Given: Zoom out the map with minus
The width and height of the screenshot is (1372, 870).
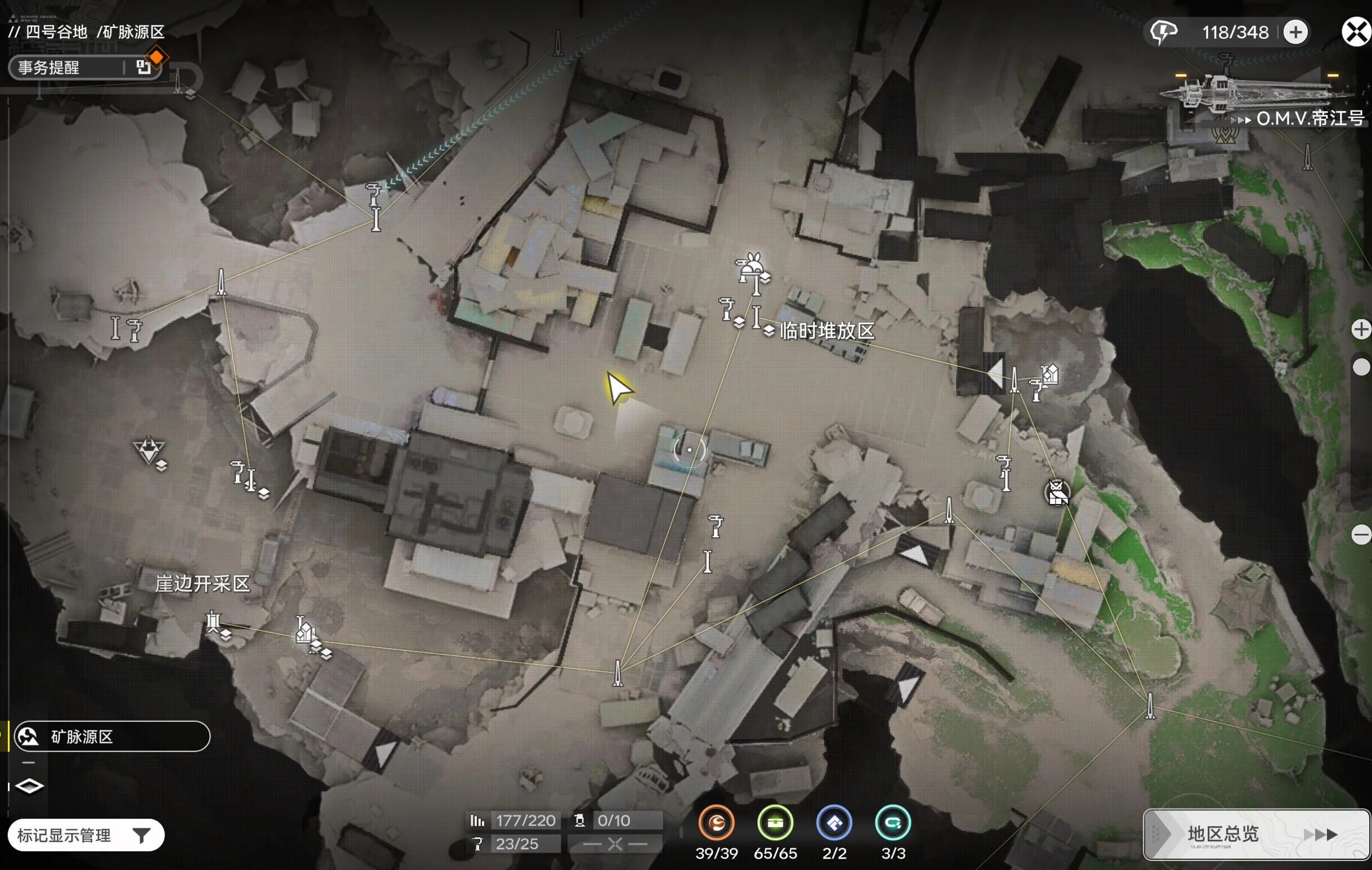Looking at the screenshot, I should 1361,534.
